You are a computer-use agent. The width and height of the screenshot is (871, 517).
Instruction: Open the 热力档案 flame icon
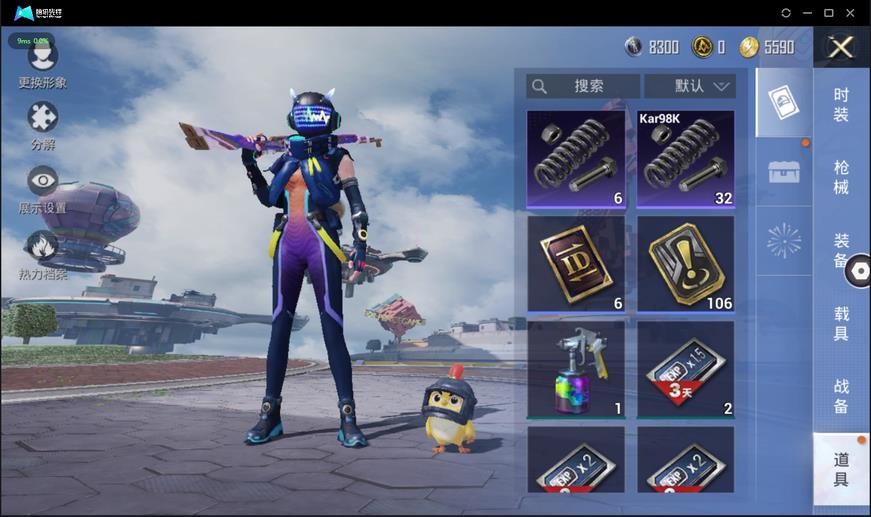pos(42,247)
